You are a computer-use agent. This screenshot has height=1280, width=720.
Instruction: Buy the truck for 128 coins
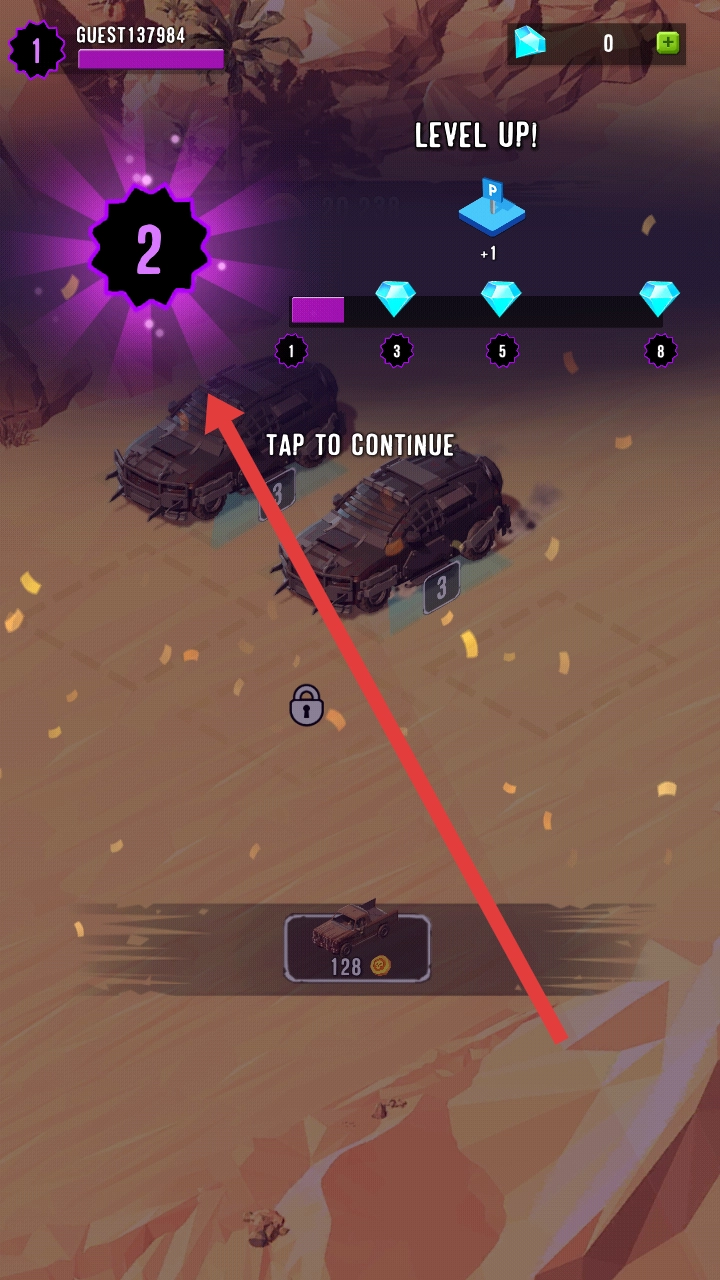357,946
